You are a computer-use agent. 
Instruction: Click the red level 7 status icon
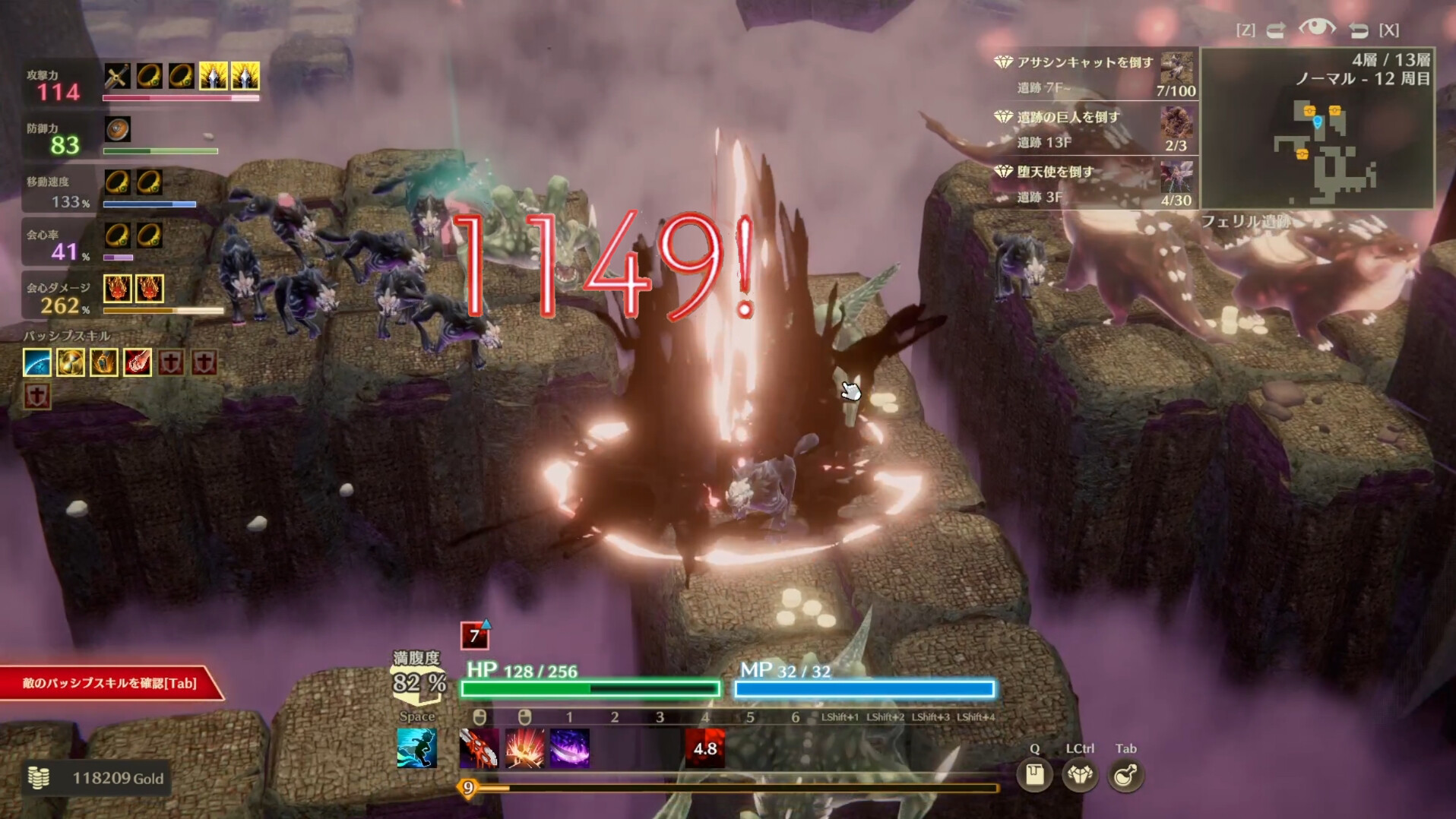[x=474, y=635]
